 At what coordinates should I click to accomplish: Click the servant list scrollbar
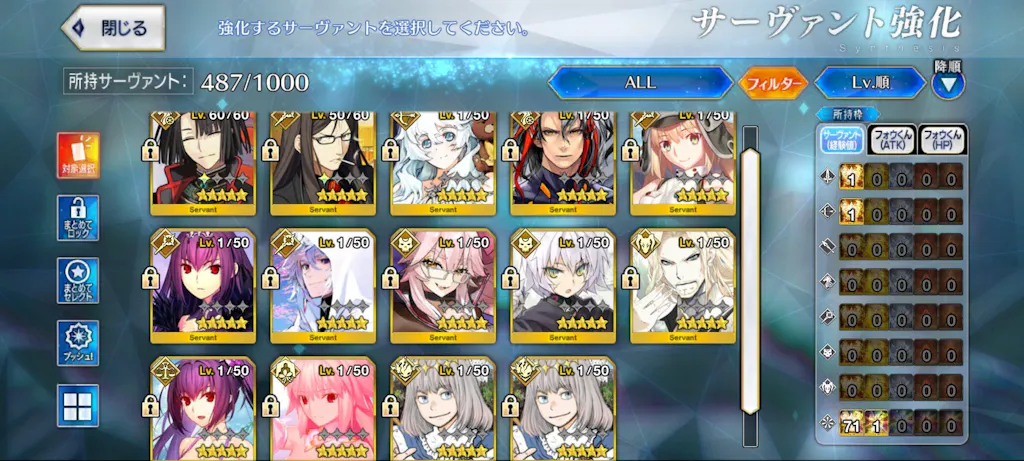click(x=749, y=270)
